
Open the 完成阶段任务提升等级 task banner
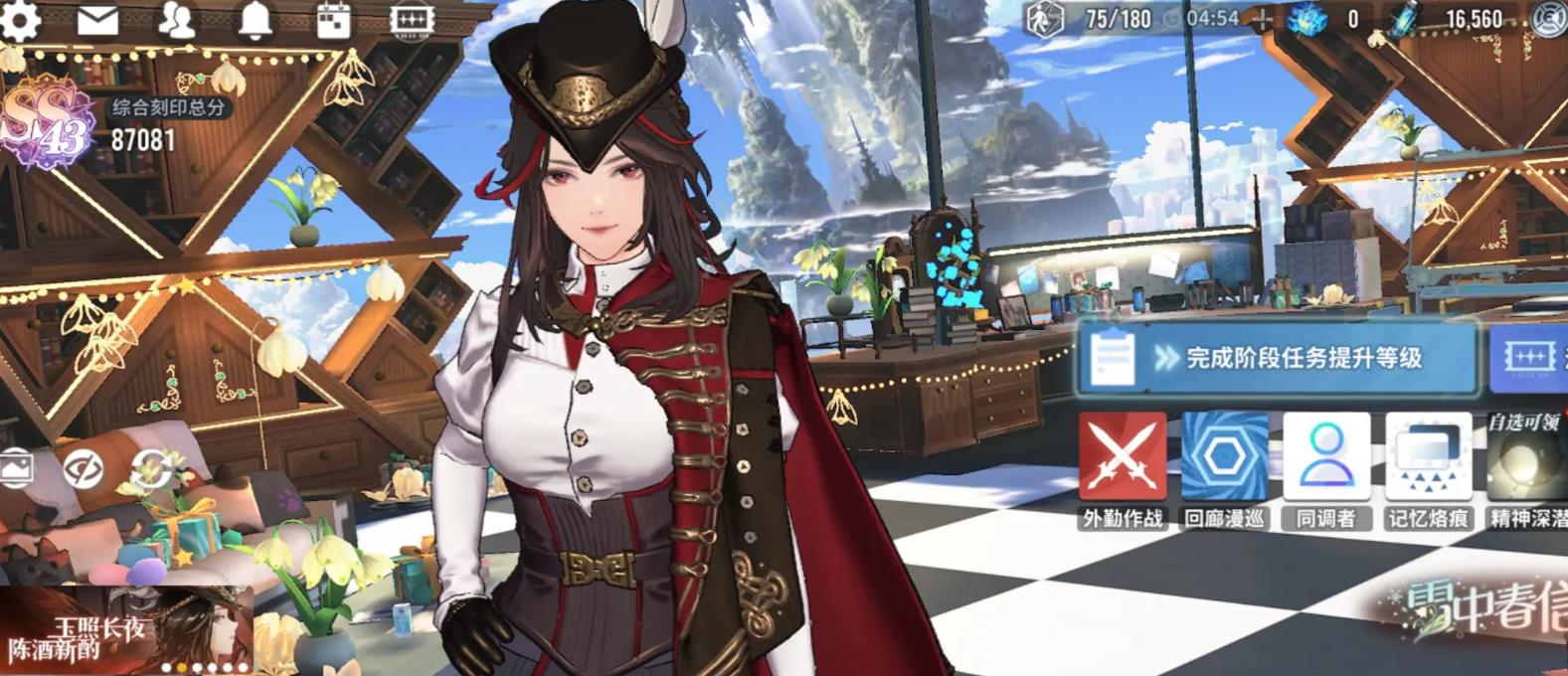click(1277, 358)
